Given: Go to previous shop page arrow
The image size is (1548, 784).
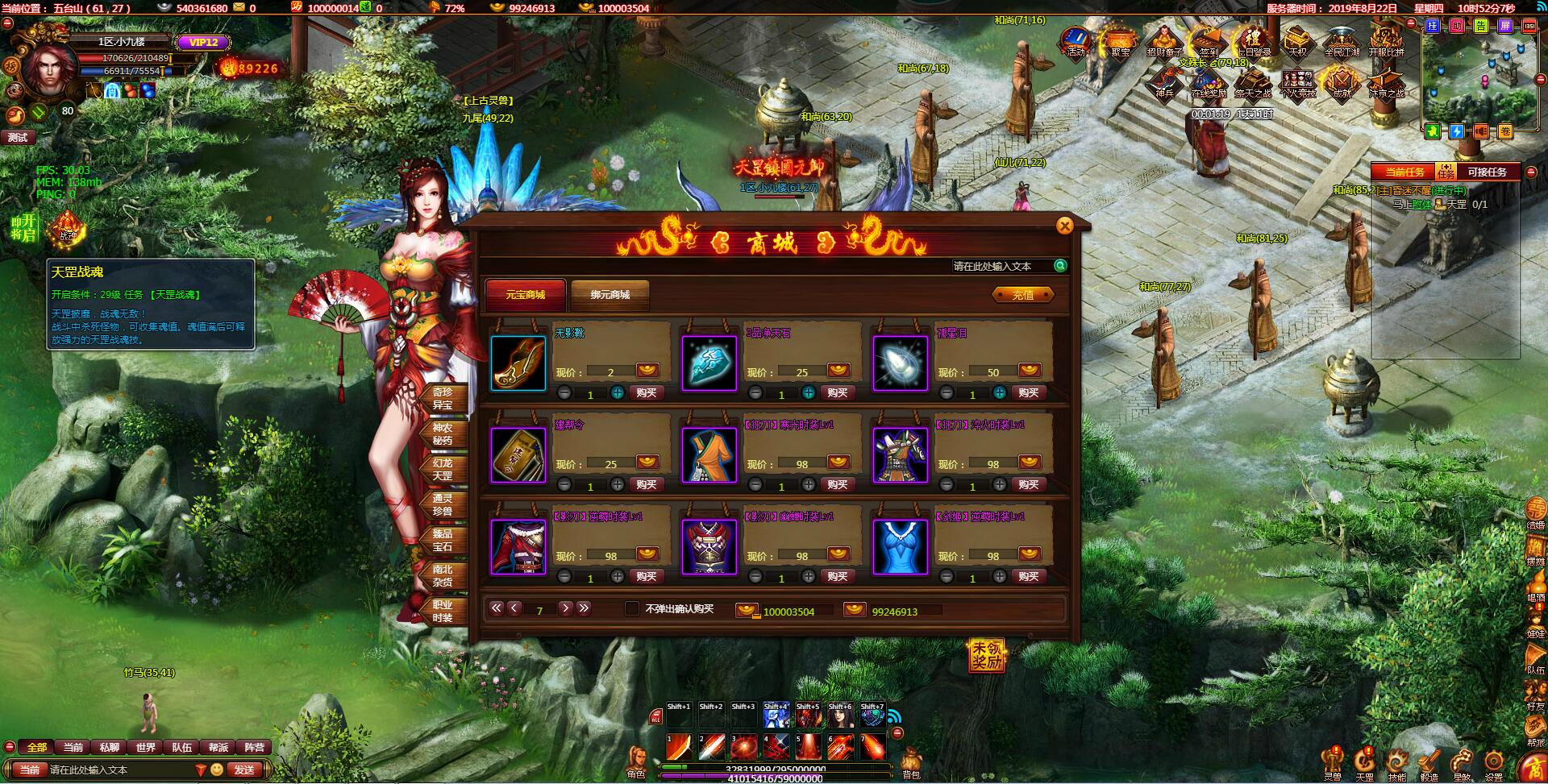Looking at the screenshot, I should pyautogui.click(x=514, y=609).
